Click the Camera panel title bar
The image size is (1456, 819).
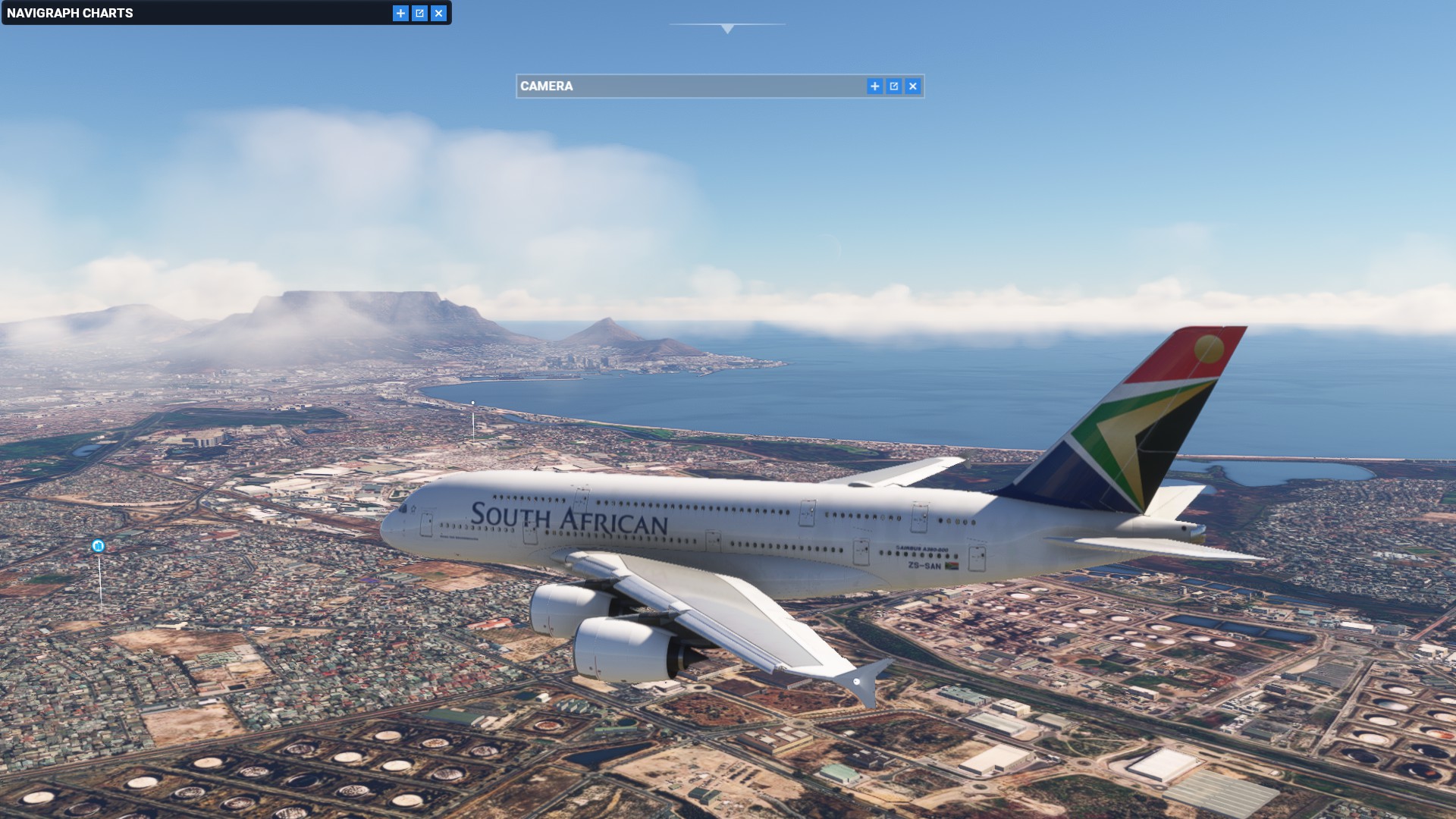[x=682, y=86]
